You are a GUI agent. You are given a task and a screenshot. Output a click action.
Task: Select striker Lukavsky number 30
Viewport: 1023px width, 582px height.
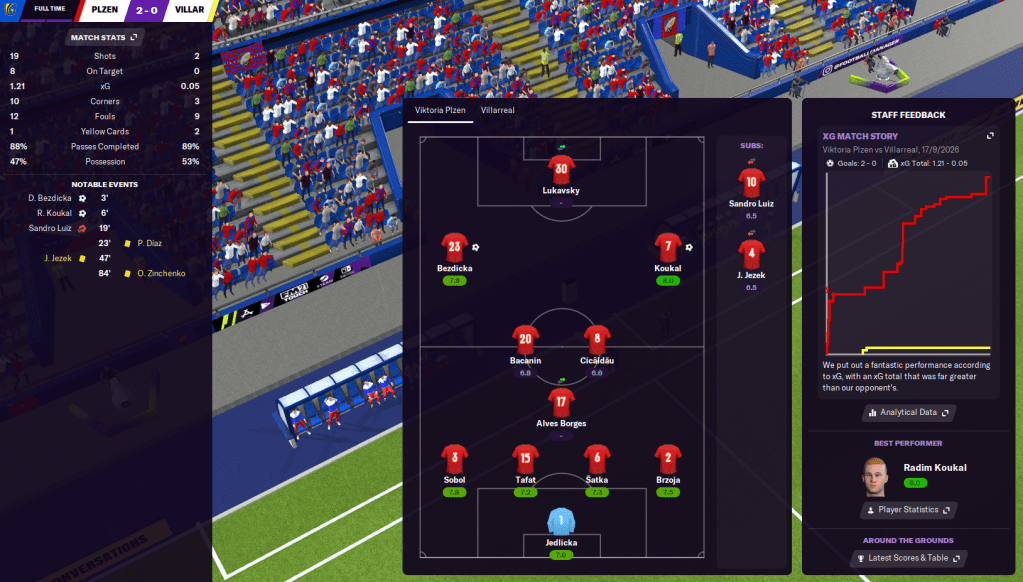point(561,169)
